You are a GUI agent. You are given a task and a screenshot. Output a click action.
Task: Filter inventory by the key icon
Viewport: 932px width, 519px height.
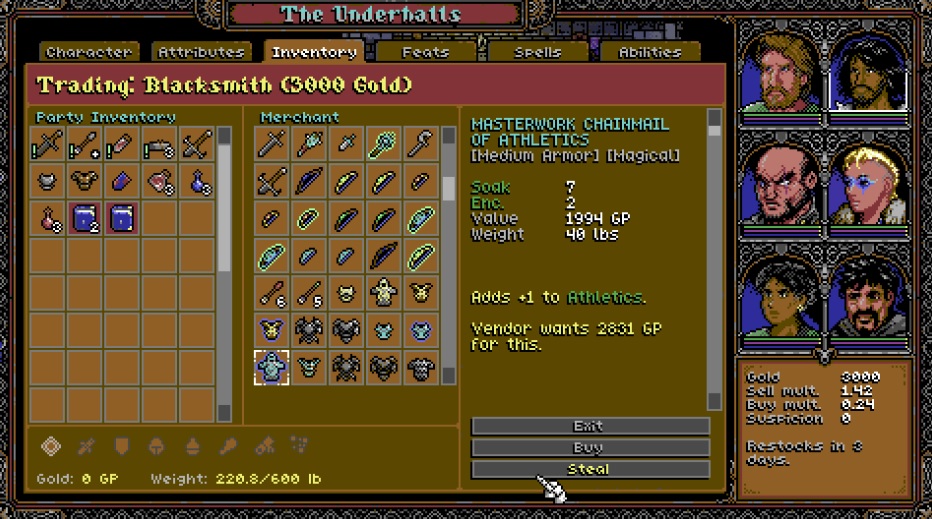229,447
